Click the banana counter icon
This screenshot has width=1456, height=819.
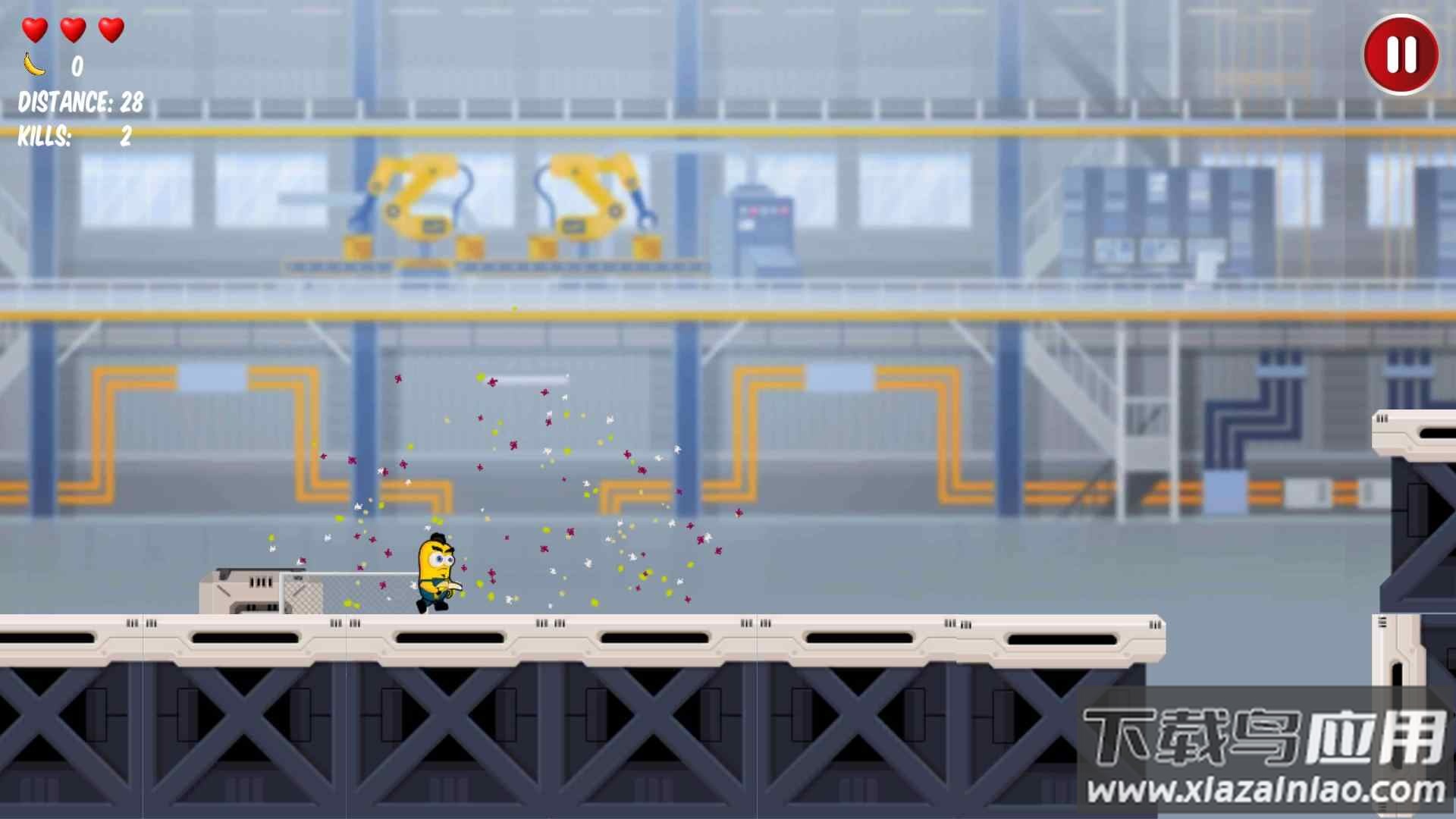(x=33, y=64)
